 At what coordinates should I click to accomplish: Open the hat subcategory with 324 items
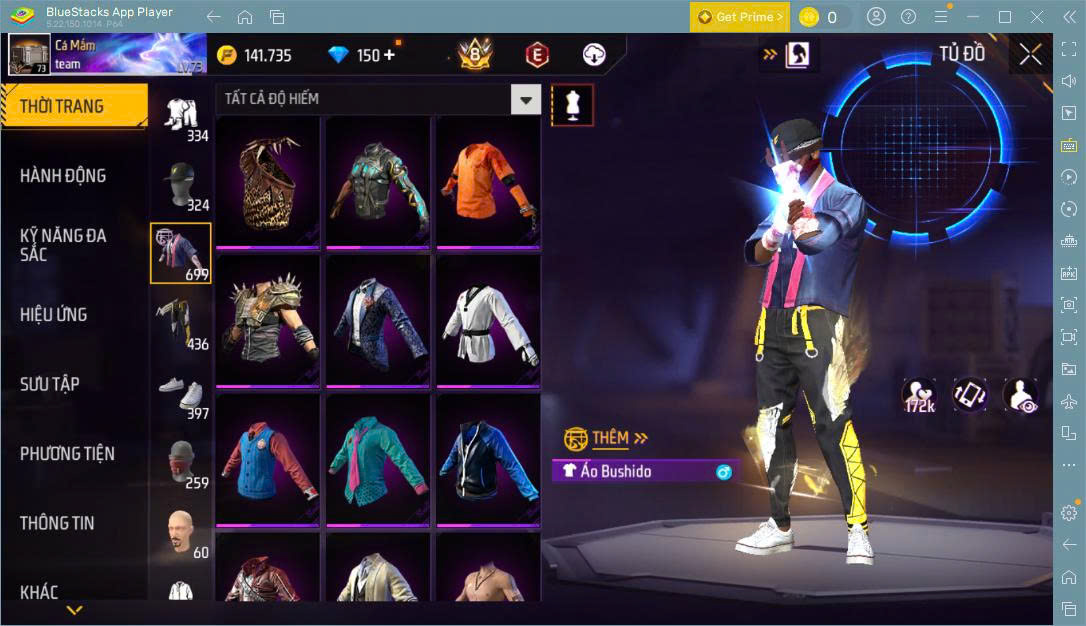(x=181, y=184)
